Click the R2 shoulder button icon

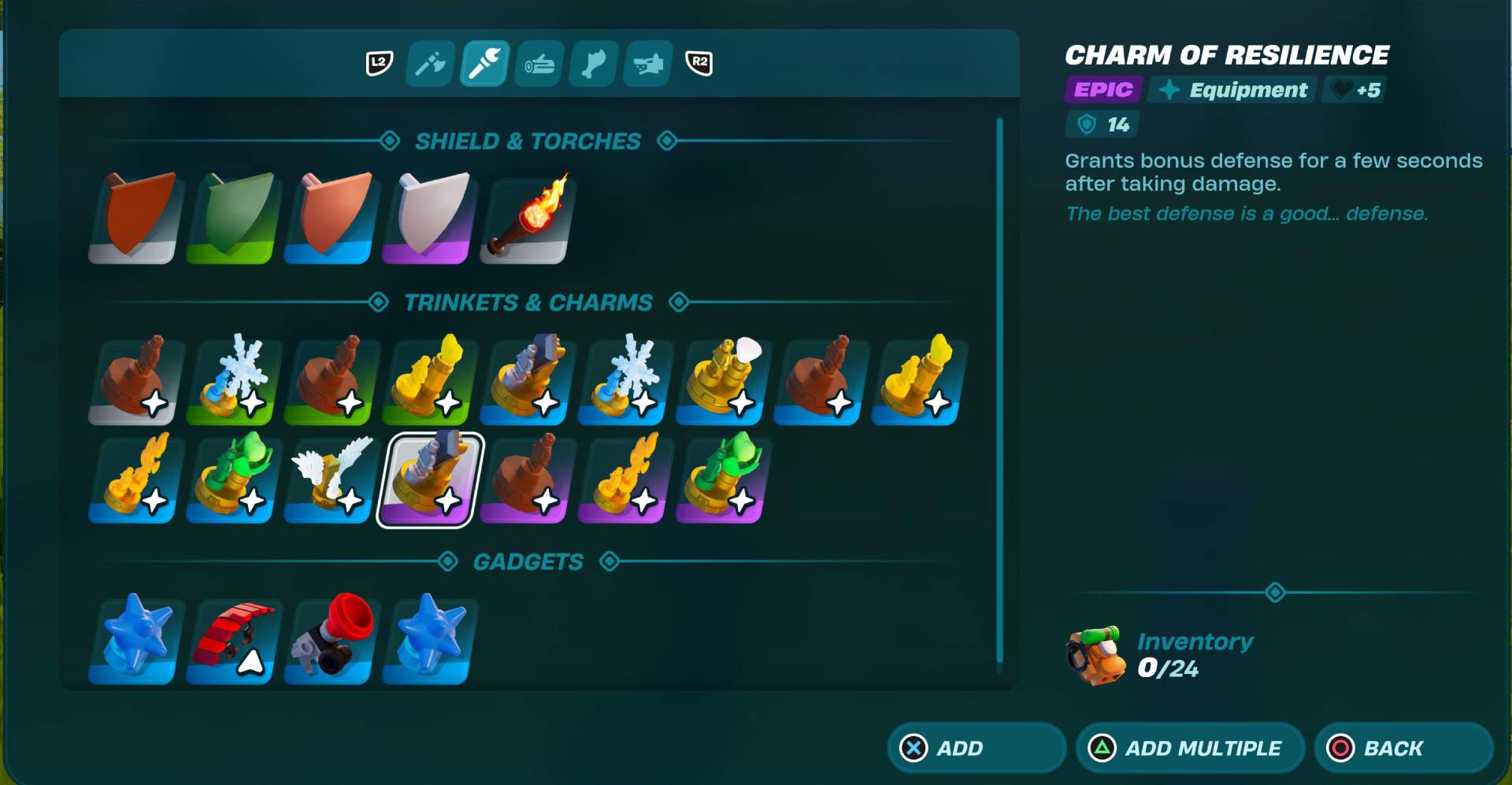pyautogui.click(x=698, y=64)
